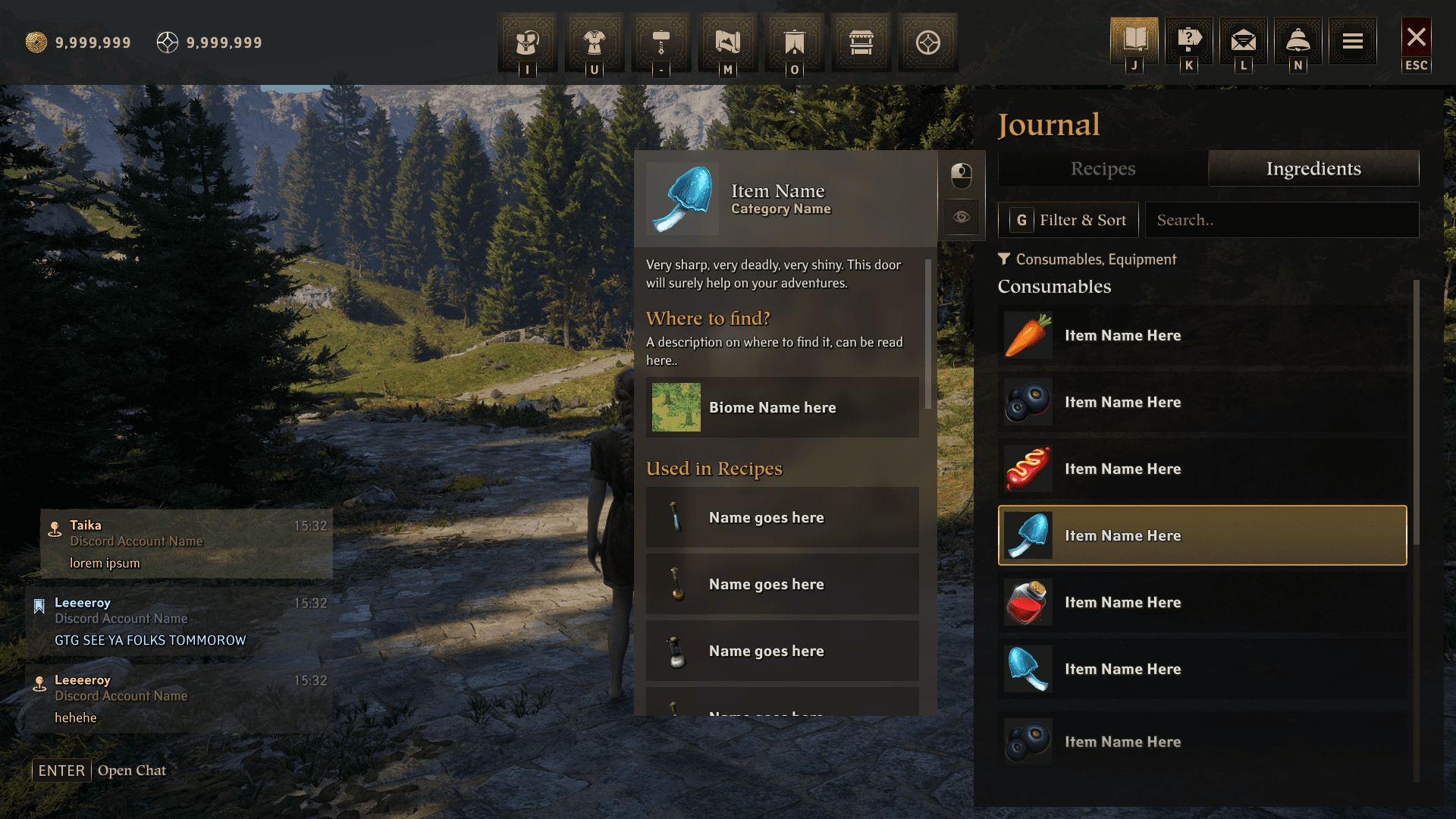The height and width of the screenshot is (819, 1456).
Task: Open the market stall shop icon
Action: point(861,42)
